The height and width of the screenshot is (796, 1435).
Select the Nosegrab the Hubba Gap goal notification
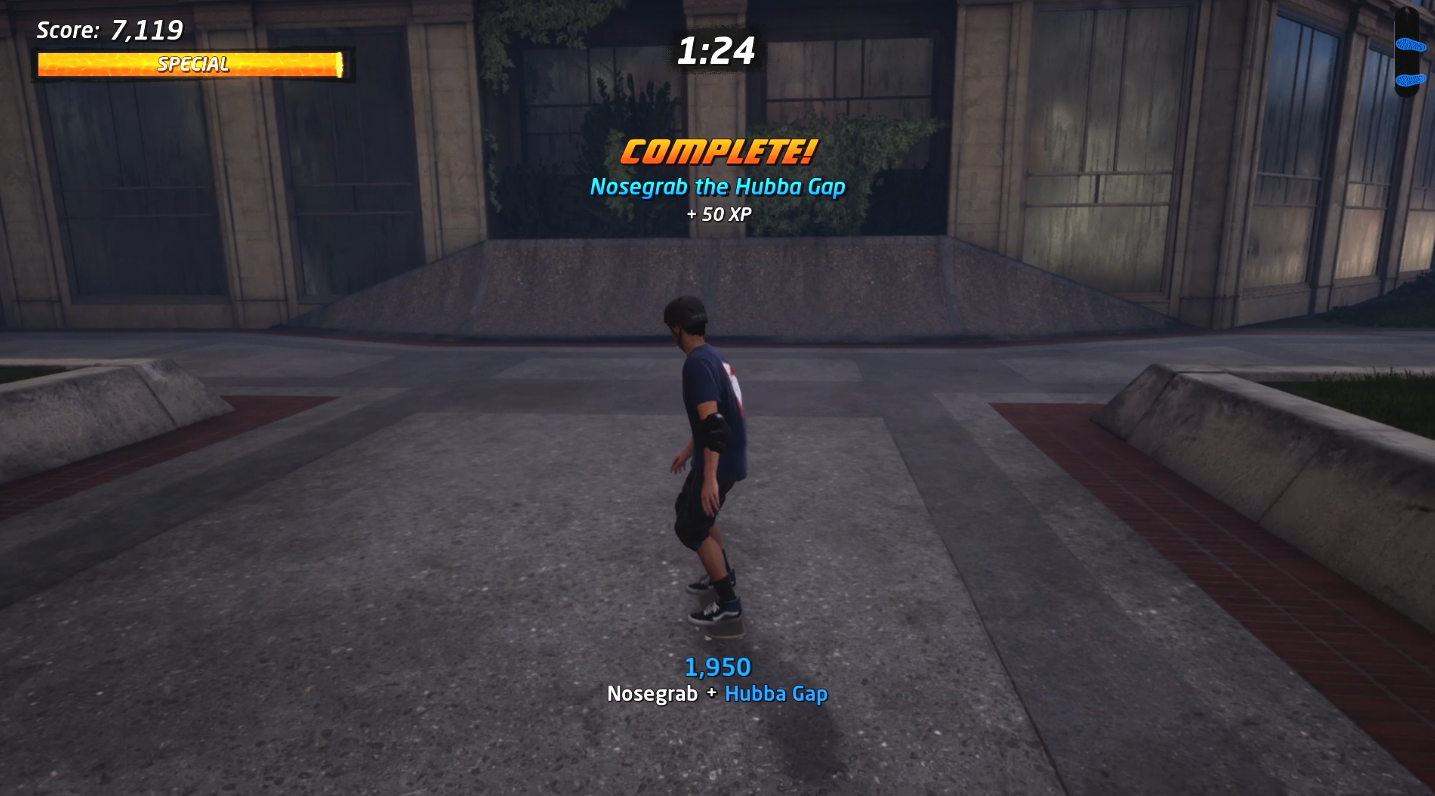tap(717, 186)
